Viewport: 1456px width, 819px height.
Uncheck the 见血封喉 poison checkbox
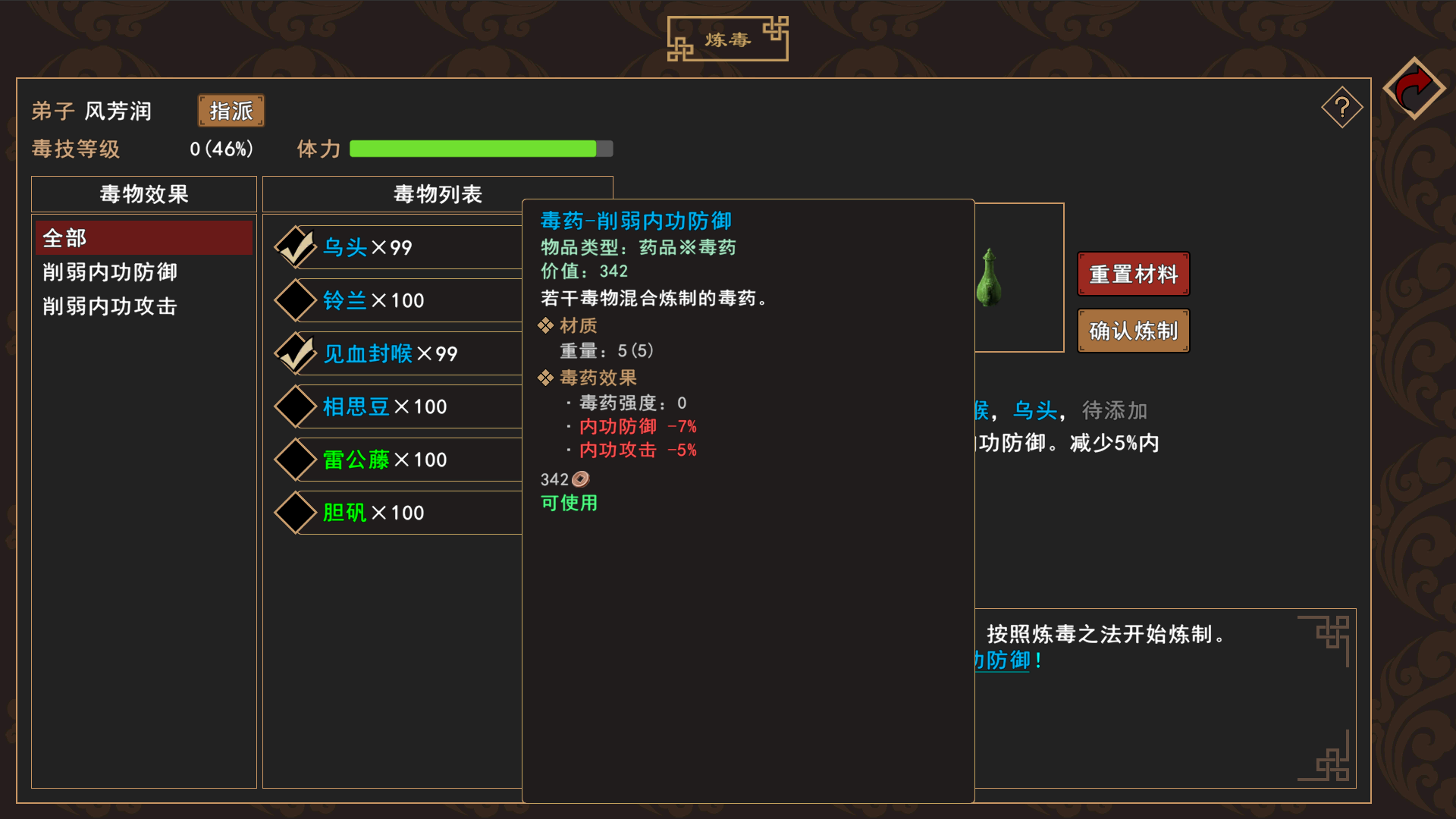295,353
